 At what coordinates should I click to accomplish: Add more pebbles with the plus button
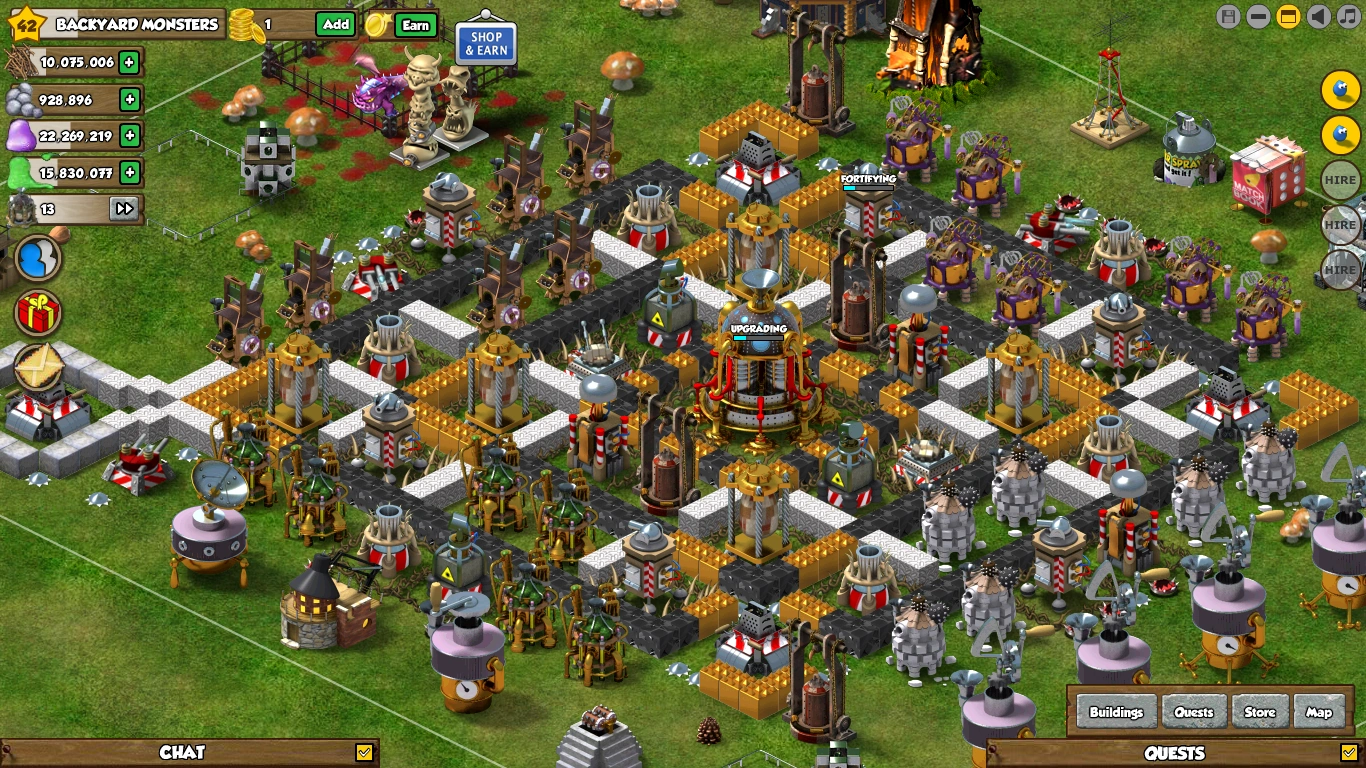coord(129,99)
